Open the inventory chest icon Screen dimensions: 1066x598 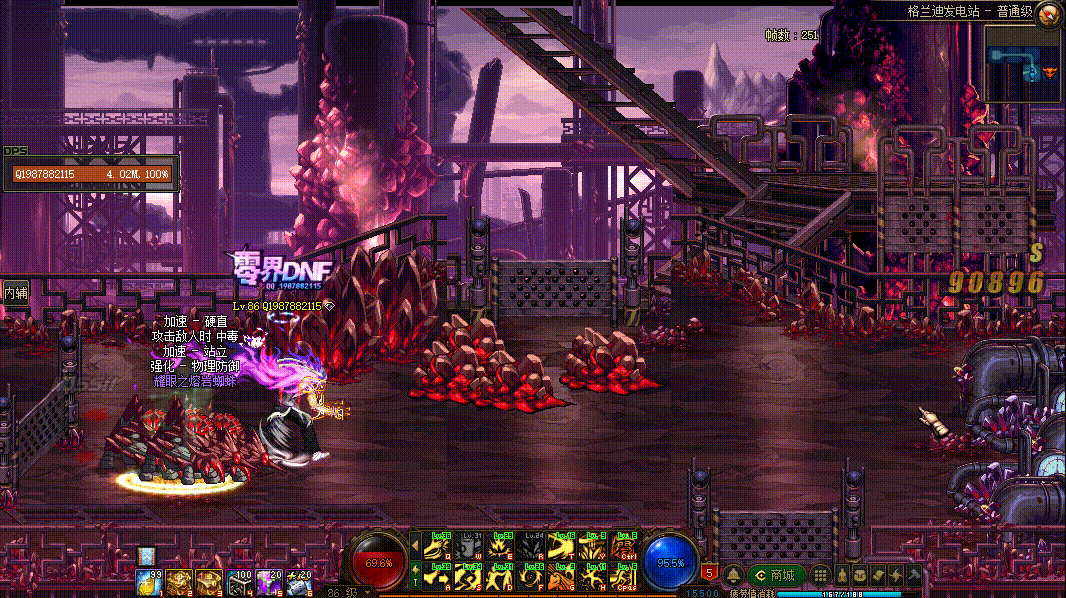860,575
